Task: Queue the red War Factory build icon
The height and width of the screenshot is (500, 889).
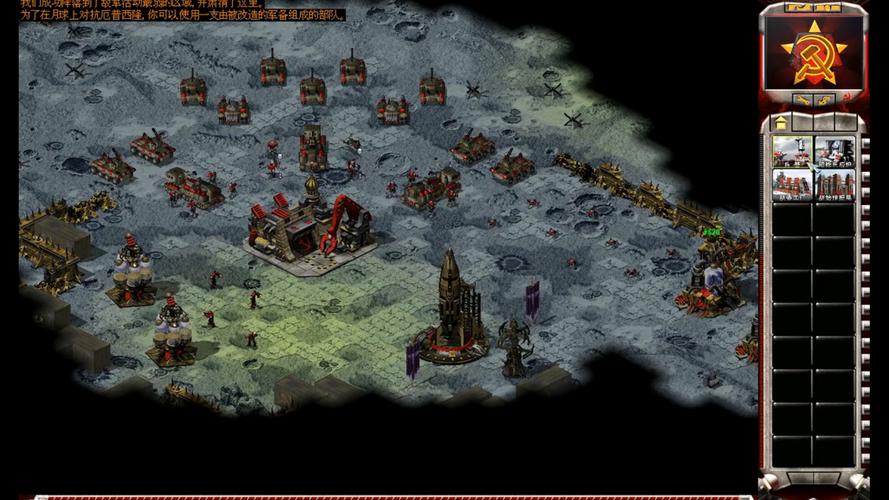Action: pyautogui.click(x=792, y=184)
